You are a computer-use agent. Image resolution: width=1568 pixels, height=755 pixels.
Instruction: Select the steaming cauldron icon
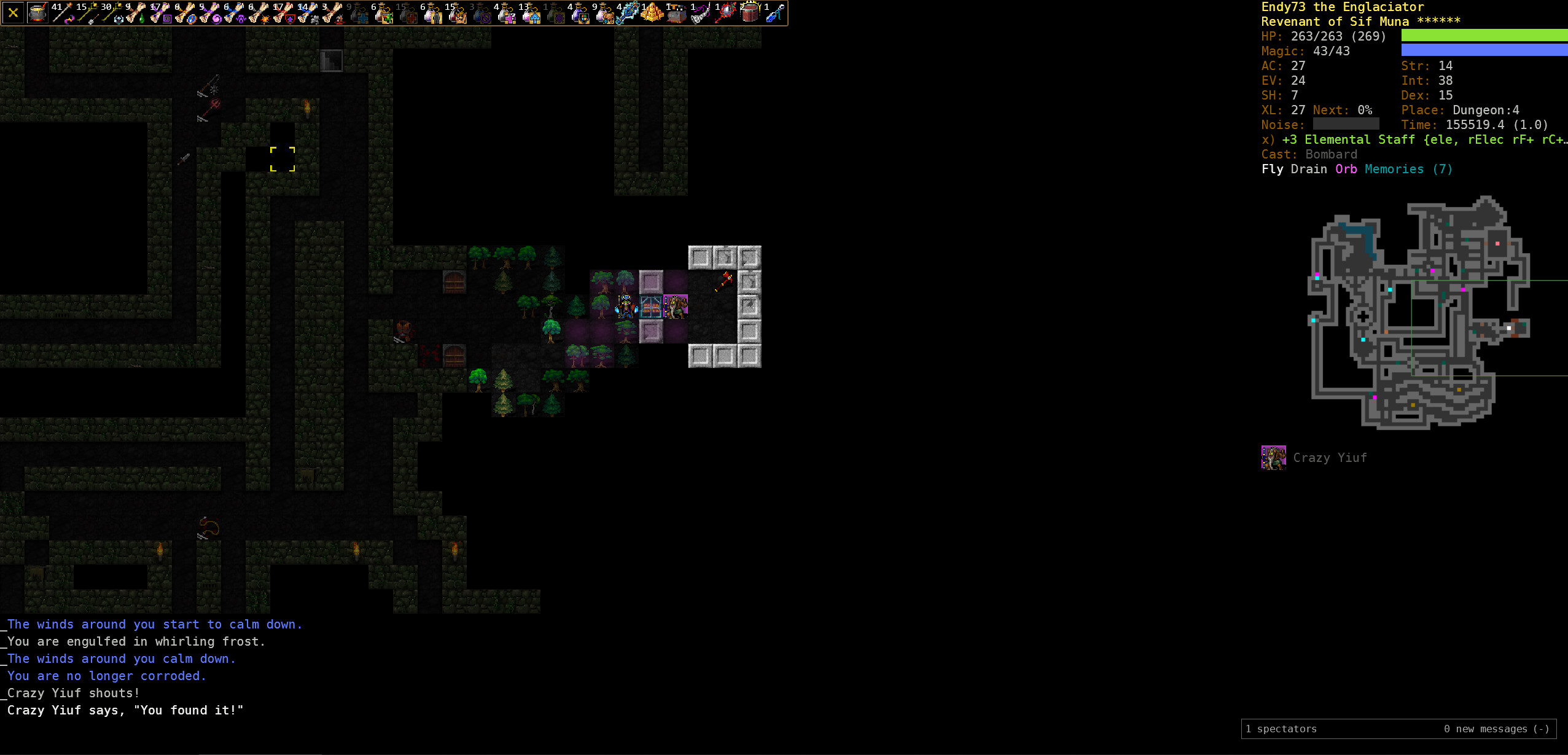(37, 12)
